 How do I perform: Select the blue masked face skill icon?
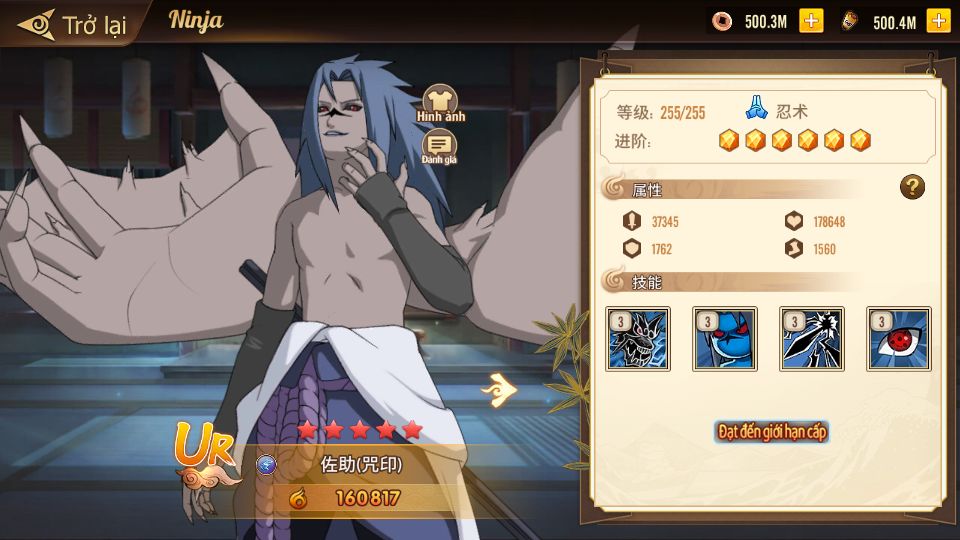pos(725,339)
